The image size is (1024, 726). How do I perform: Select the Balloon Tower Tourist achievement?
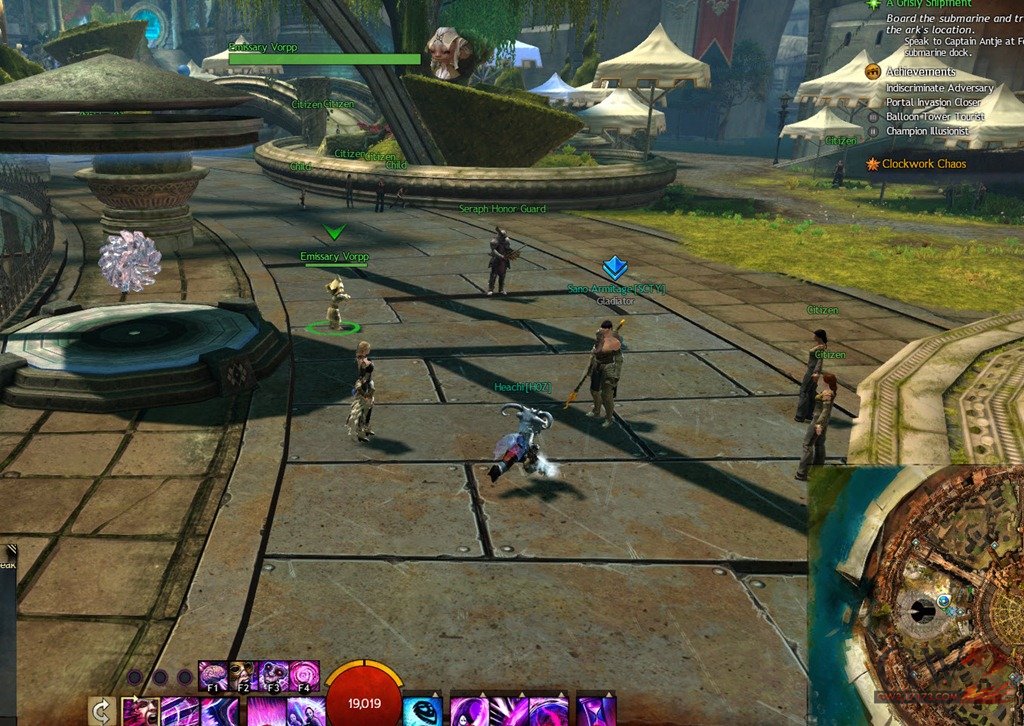[935, 117]
